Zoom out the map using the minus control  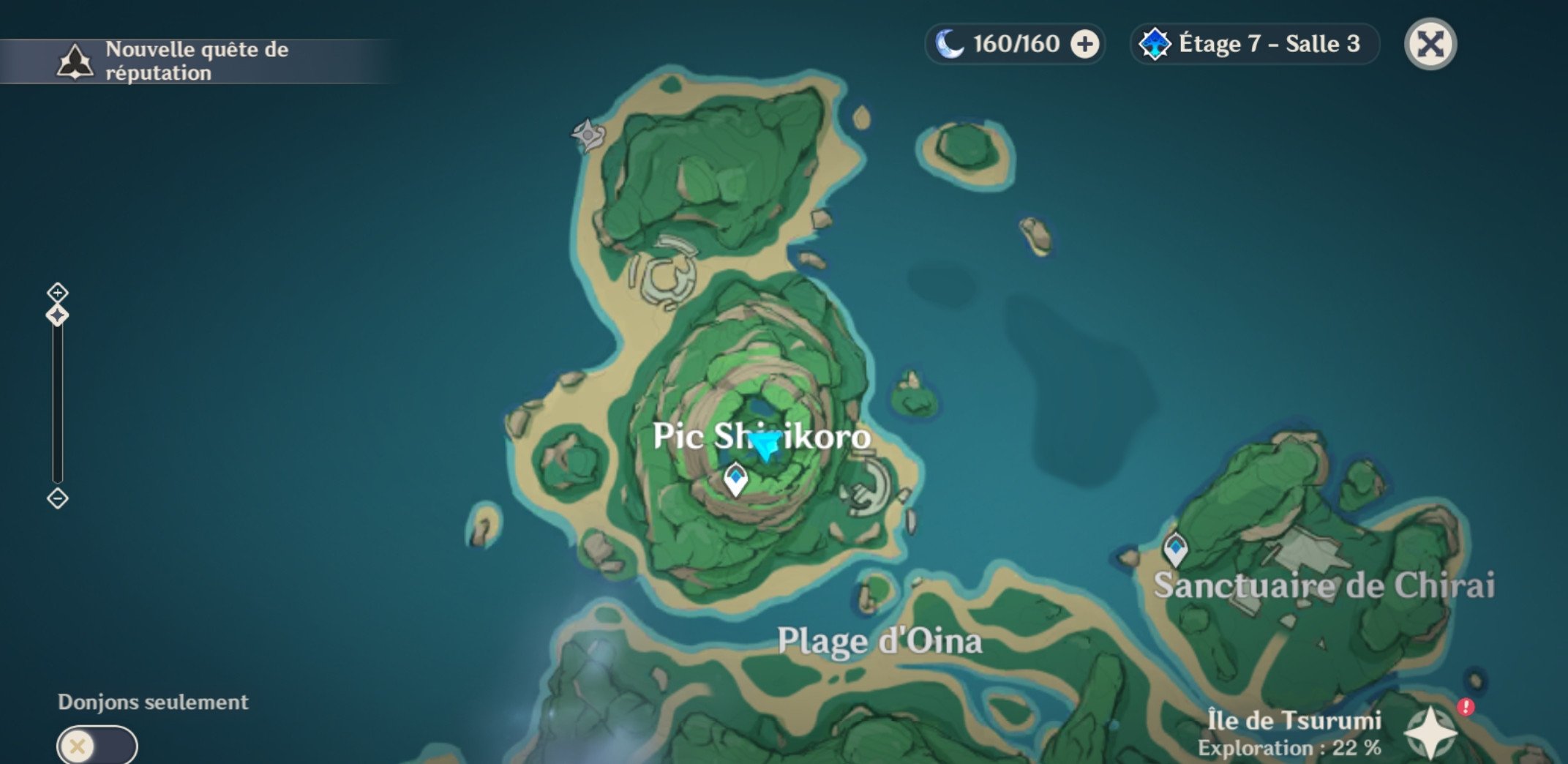58,499
